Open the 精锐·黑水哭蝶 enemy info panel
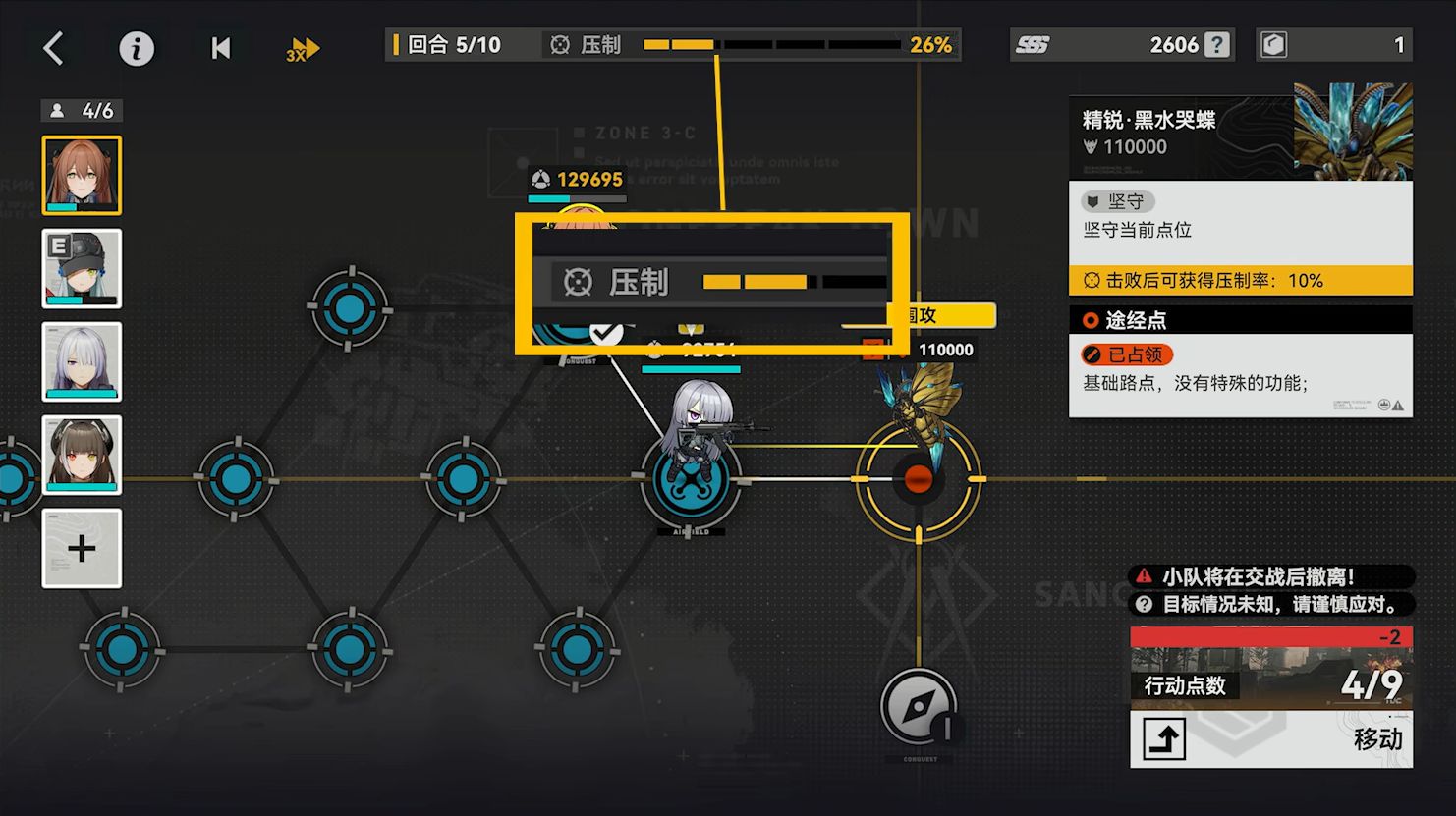Screen dimensions: 1456x816 pos(1240,133)
